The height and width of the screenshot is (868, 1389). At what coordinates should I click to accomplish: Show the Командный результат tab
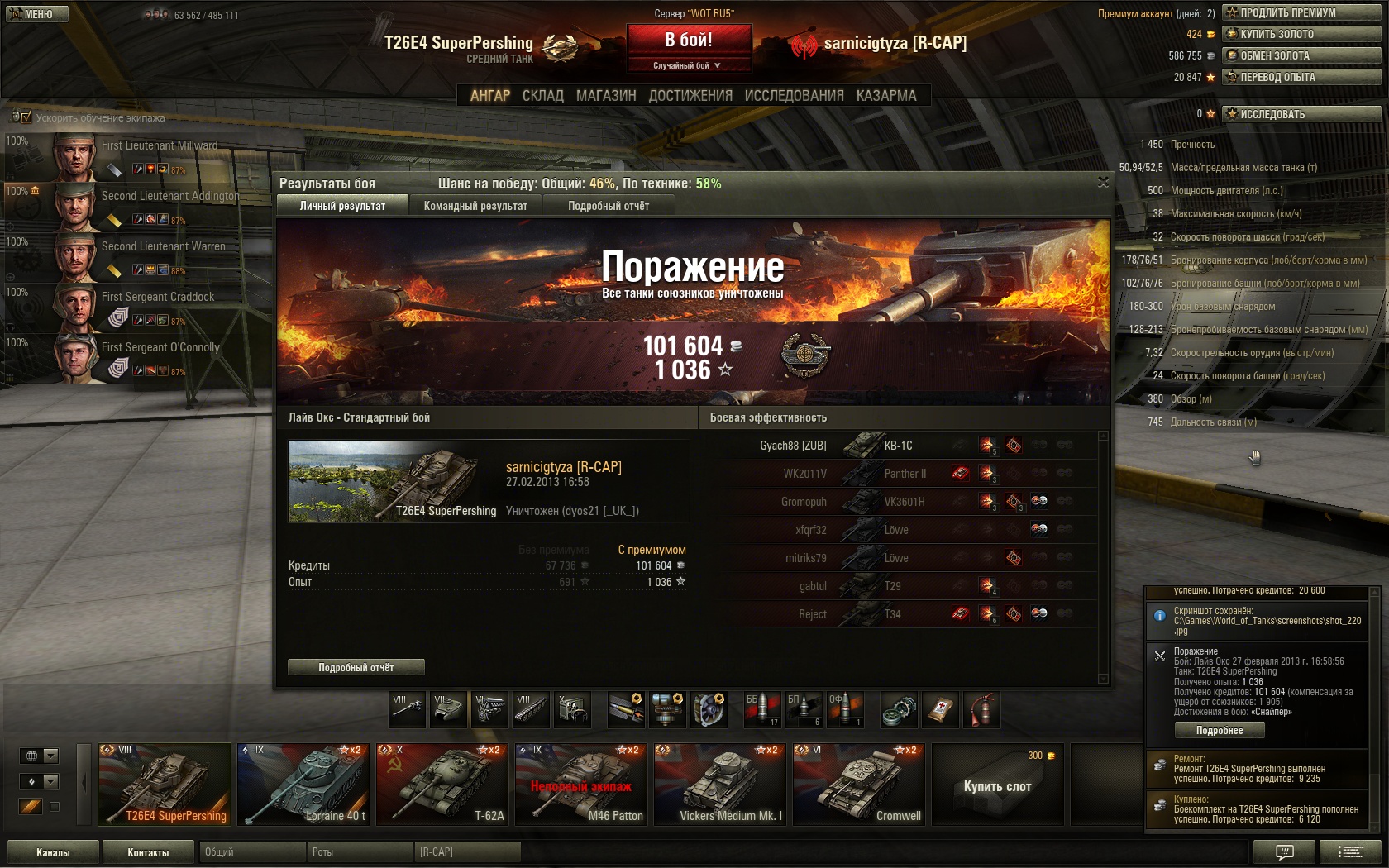[475, 206]
